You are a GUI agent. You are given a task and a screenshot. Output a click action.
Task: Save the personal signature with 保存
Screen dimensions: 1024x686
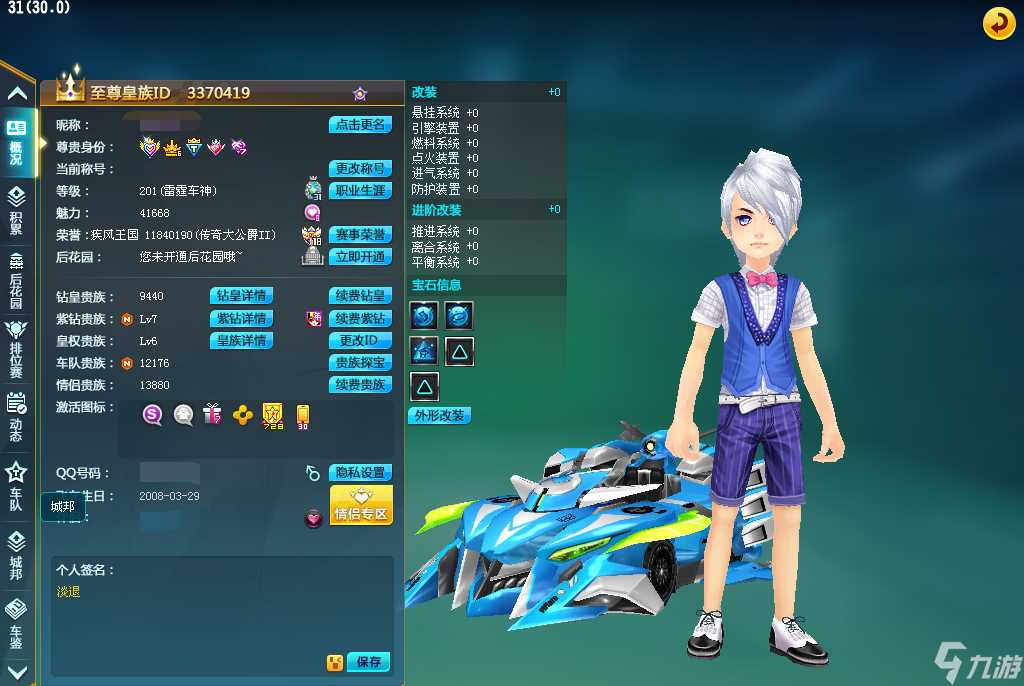coord(368,662)
